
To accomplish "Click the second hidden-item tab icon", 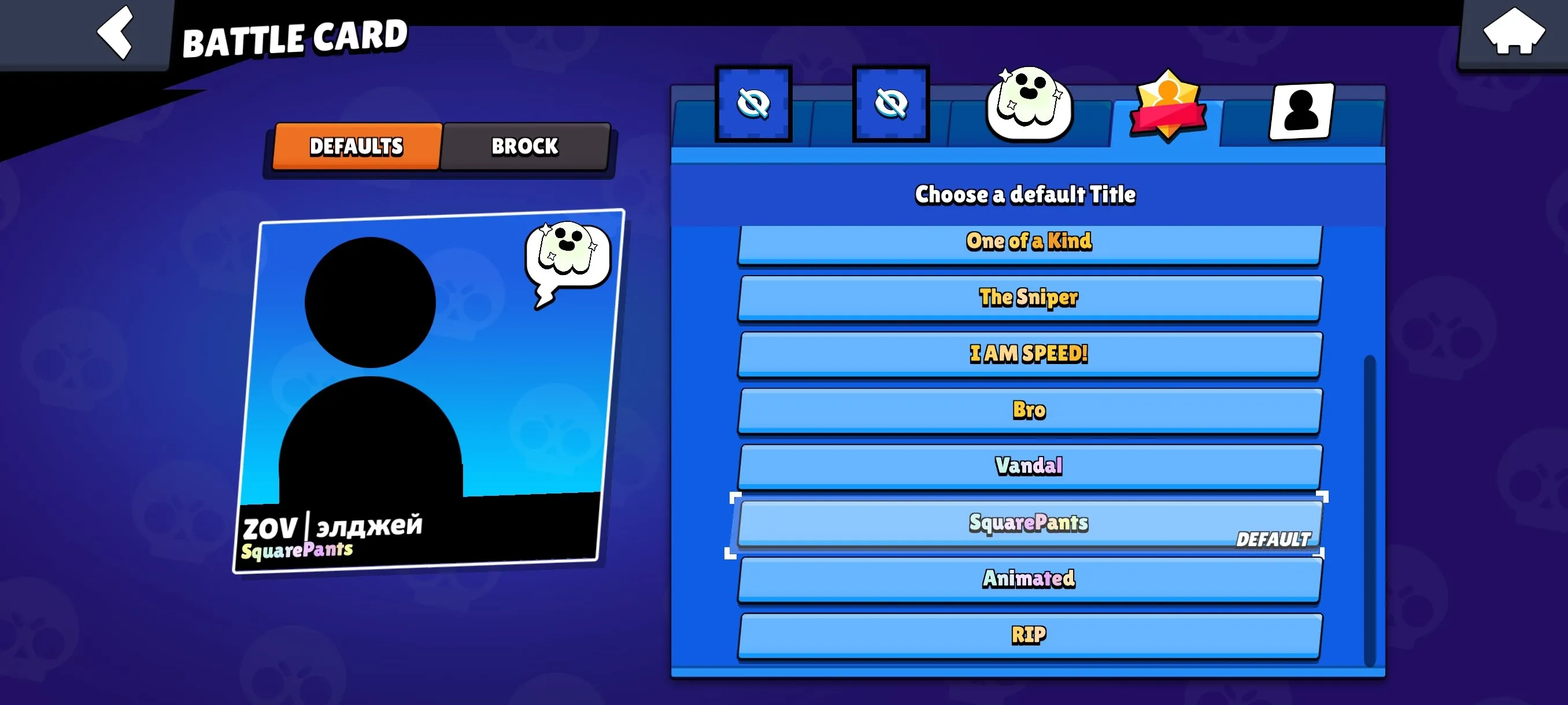I will 890,103.
